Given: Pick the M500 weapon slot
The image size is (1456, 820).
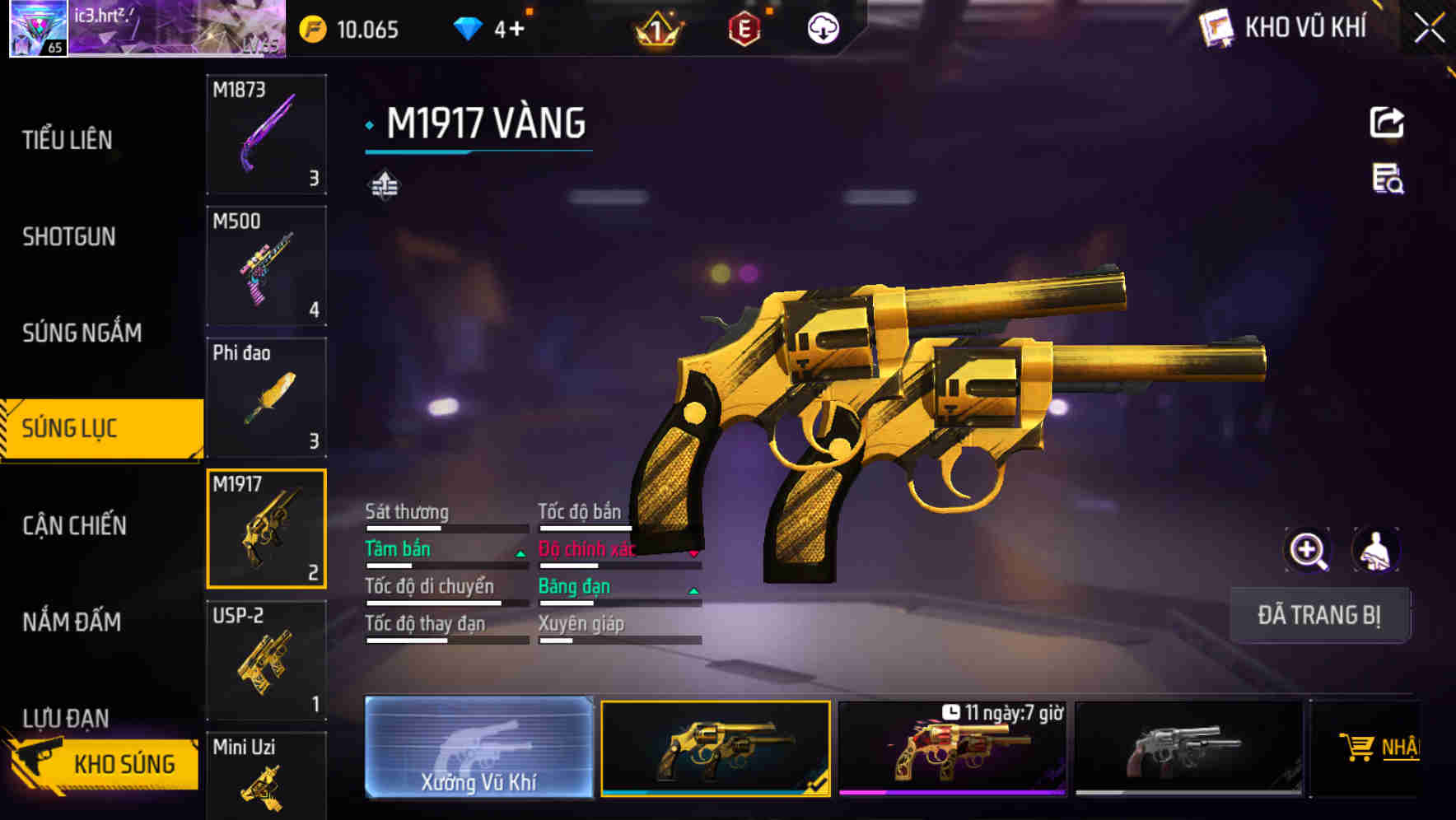Looking at the screenshot, I should point(266,266).
